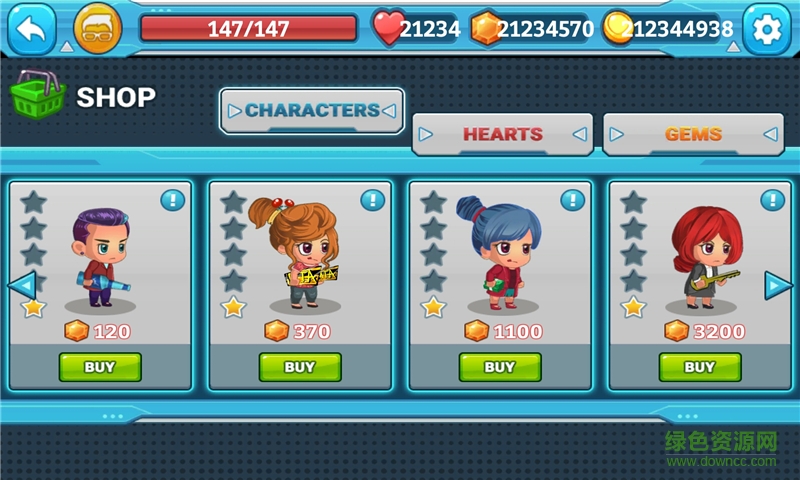Screen dimensions: 800x480
Task: Select the blue-haired character card
Action: (498, 260)
